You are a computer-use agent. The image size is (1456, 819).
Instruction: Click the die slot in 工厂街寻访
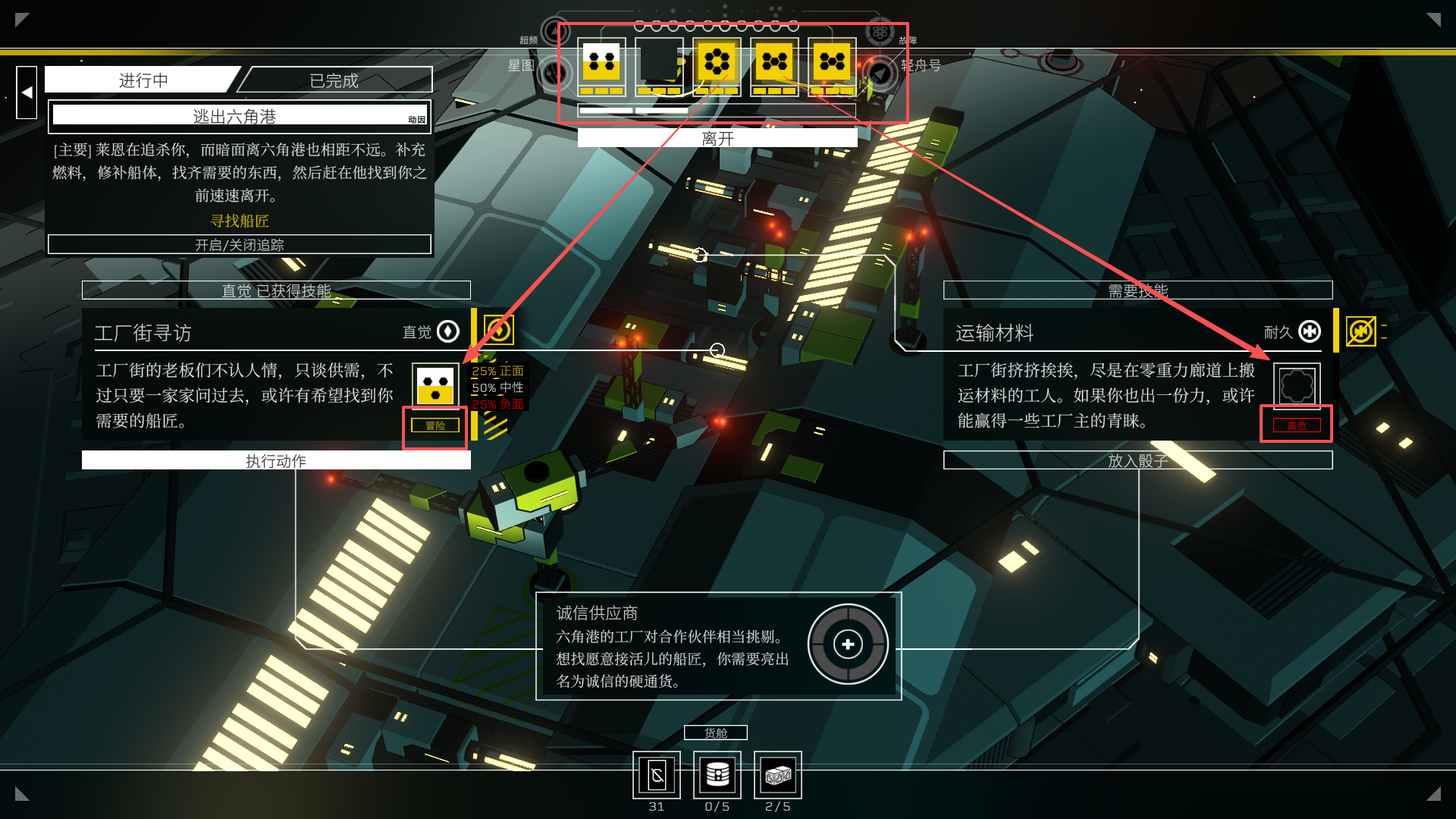tap(435, 384)
